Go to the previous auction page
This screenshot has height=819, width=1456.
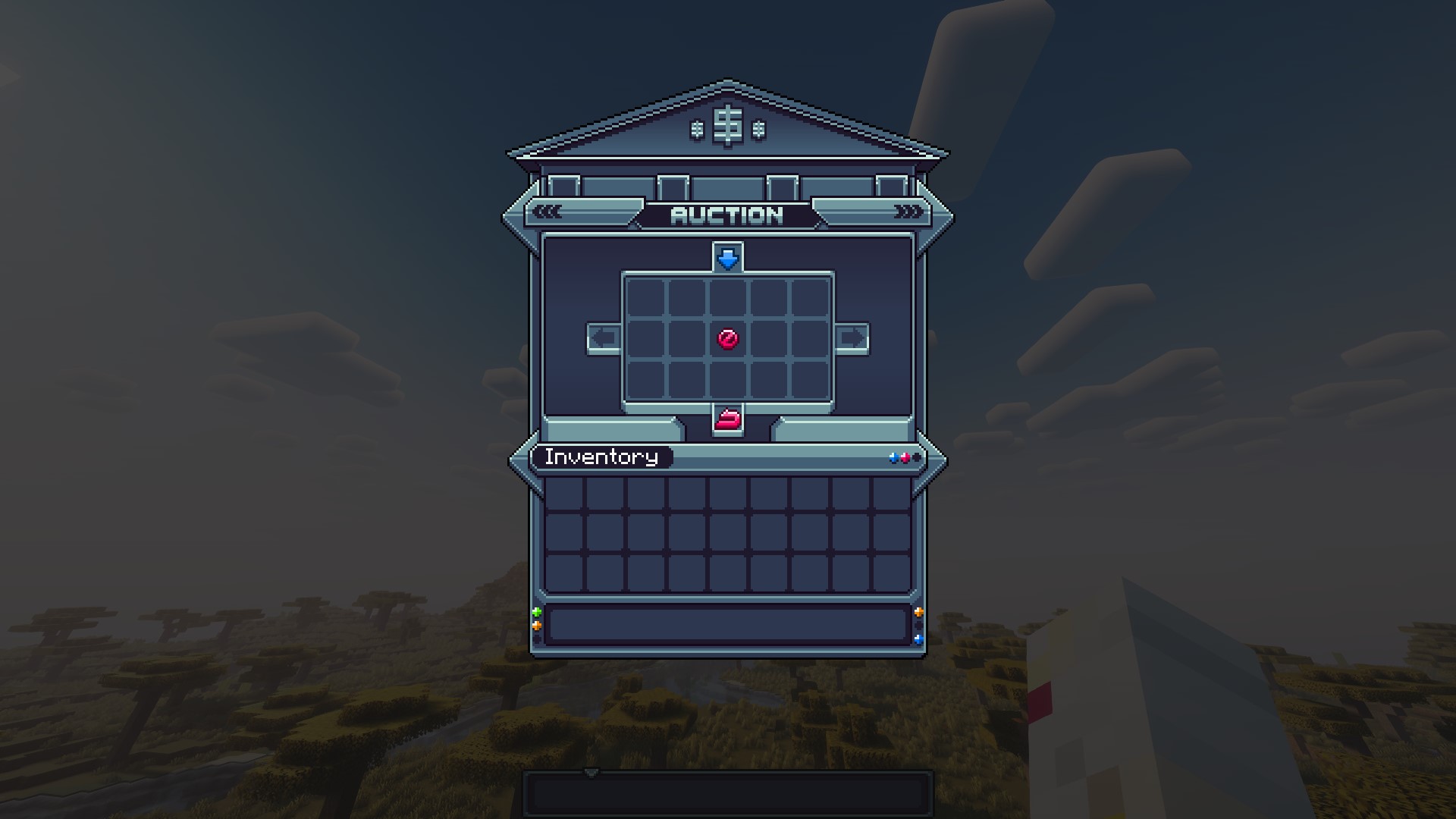[604, 338]
